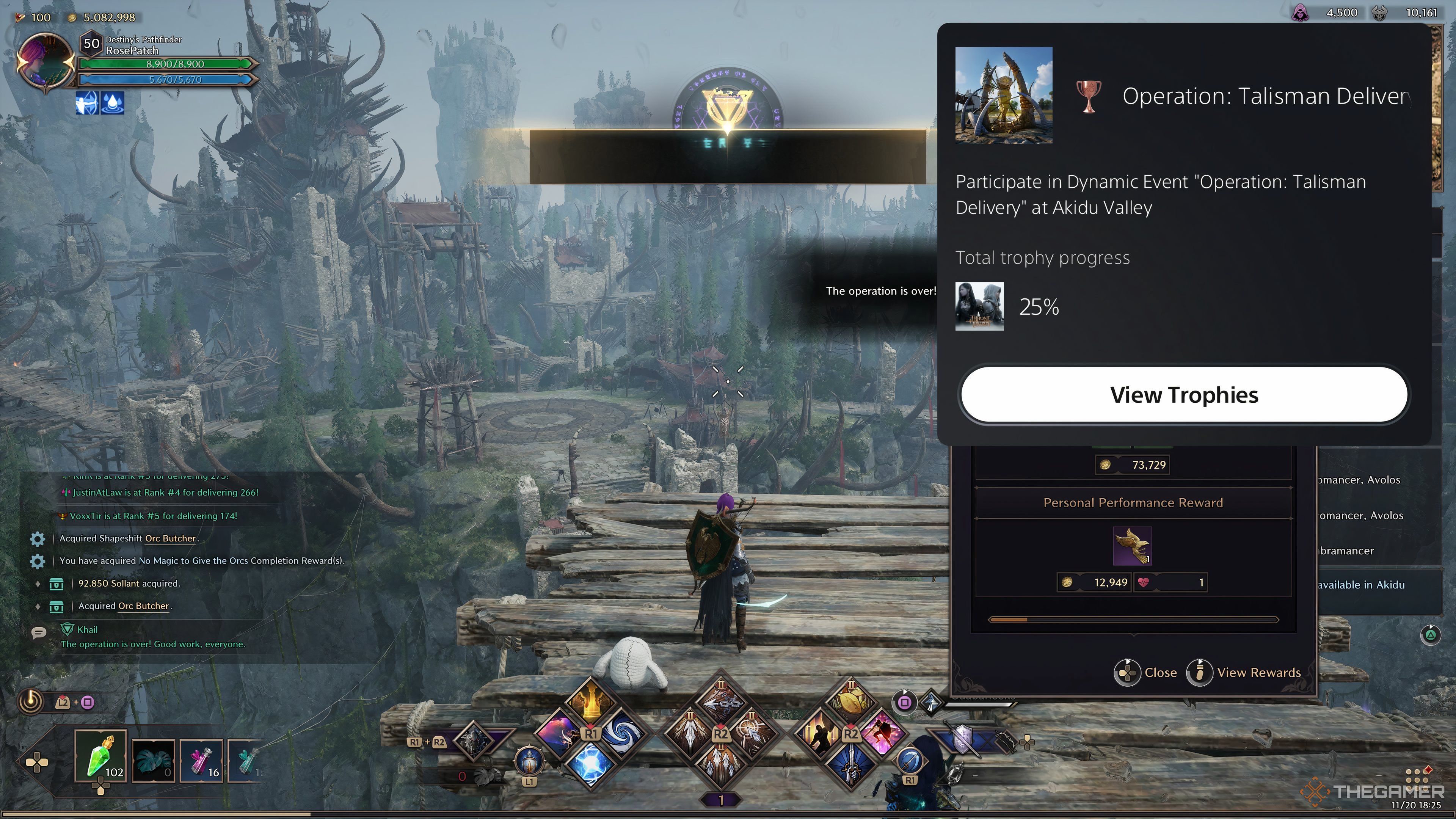Cast the chained arrow skill
This screenshot has height=819, width=1456.
click(x=721, y=701)
